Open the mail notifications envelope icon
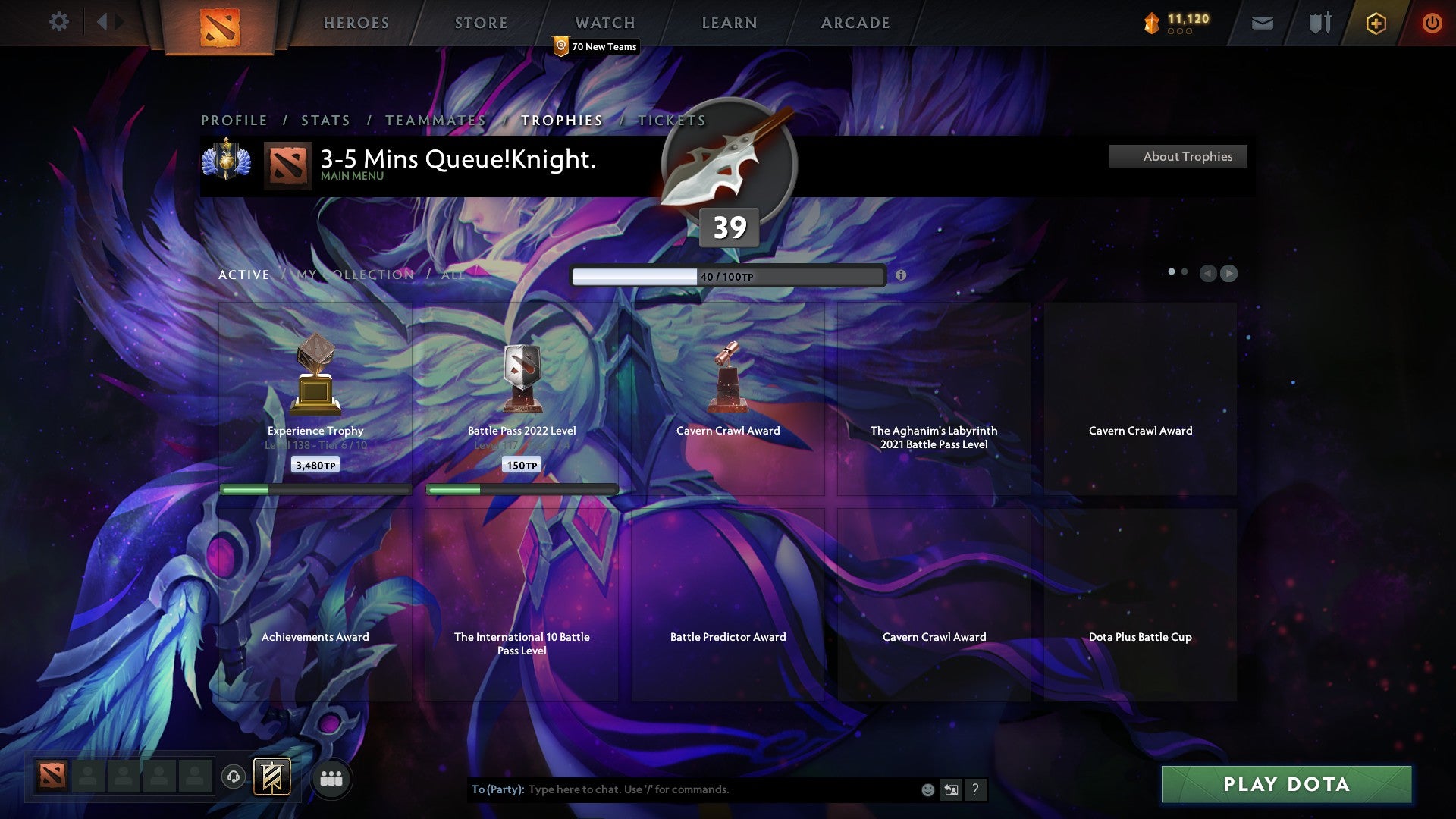The width and height of the screenshot is (1456, 819). click(x=1262, y=24)
